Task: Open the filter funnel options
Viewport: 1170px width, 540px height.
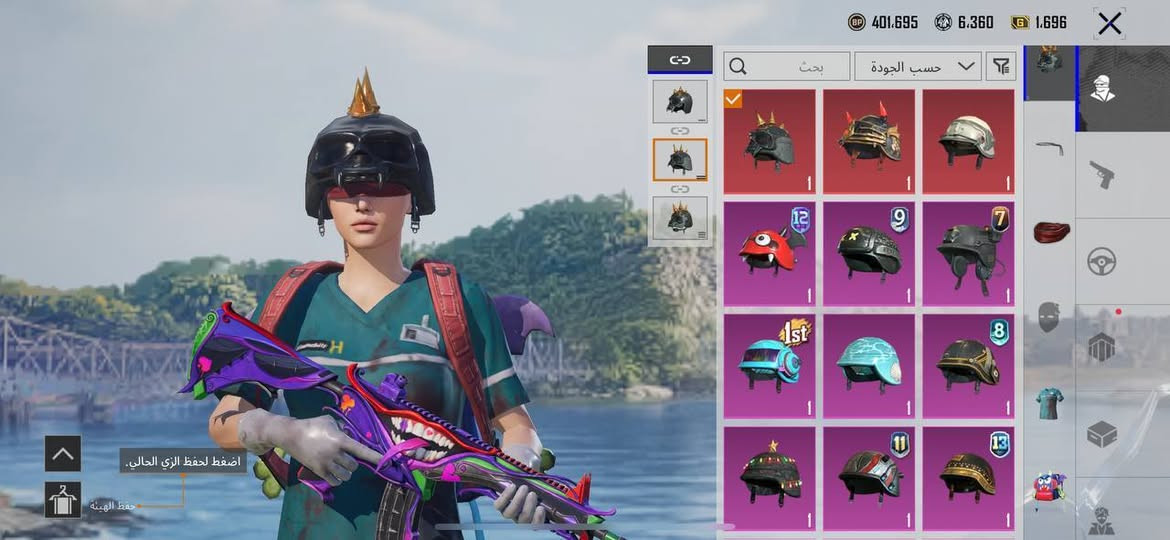Action: coord(1000,67)
